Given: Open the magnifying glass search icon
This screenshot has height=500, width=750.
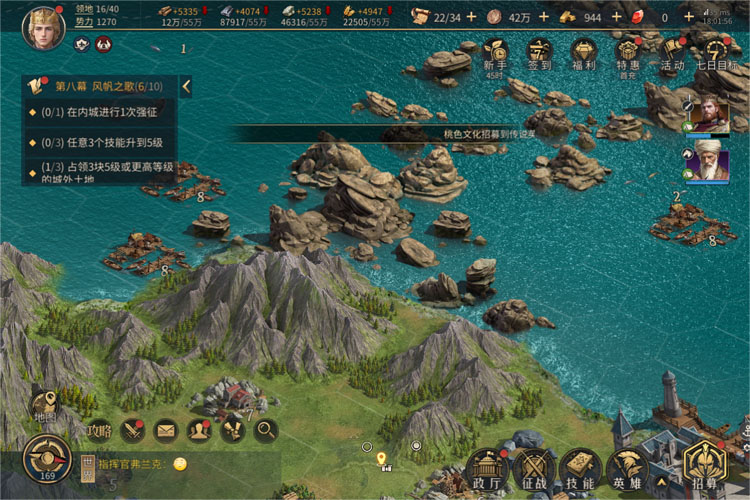Looking at the screenshot, I should pyautogui.click(x=266, y=431).
